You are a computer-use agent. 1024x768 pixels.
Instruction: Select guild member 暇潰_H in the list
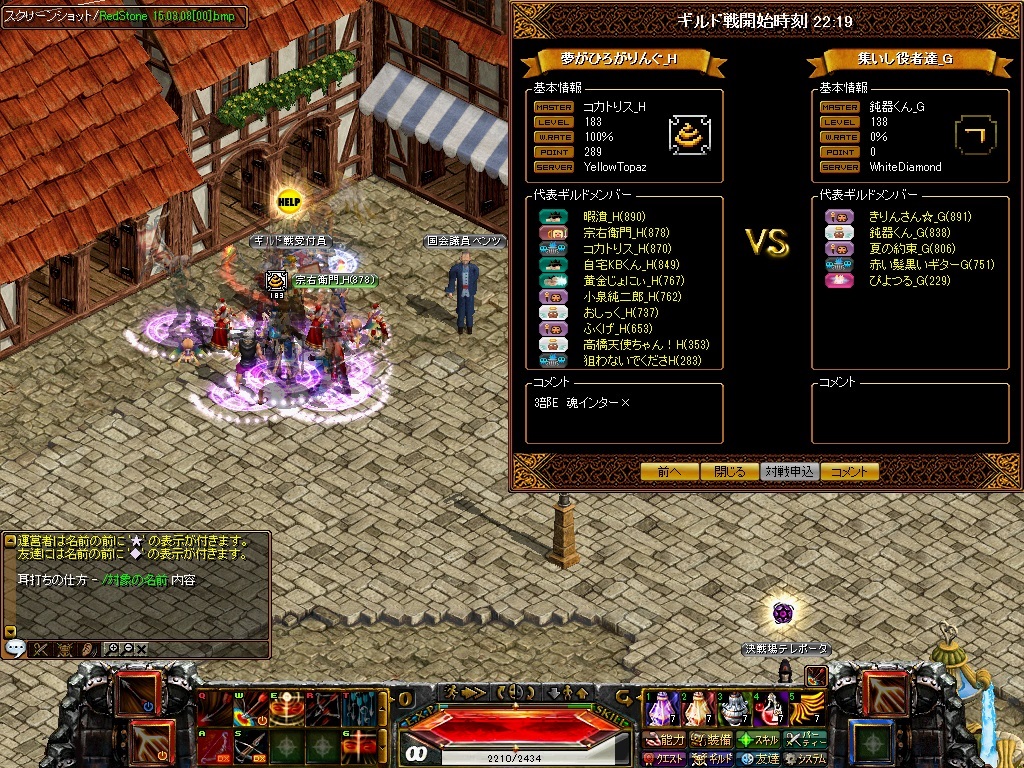click(615, 217)
